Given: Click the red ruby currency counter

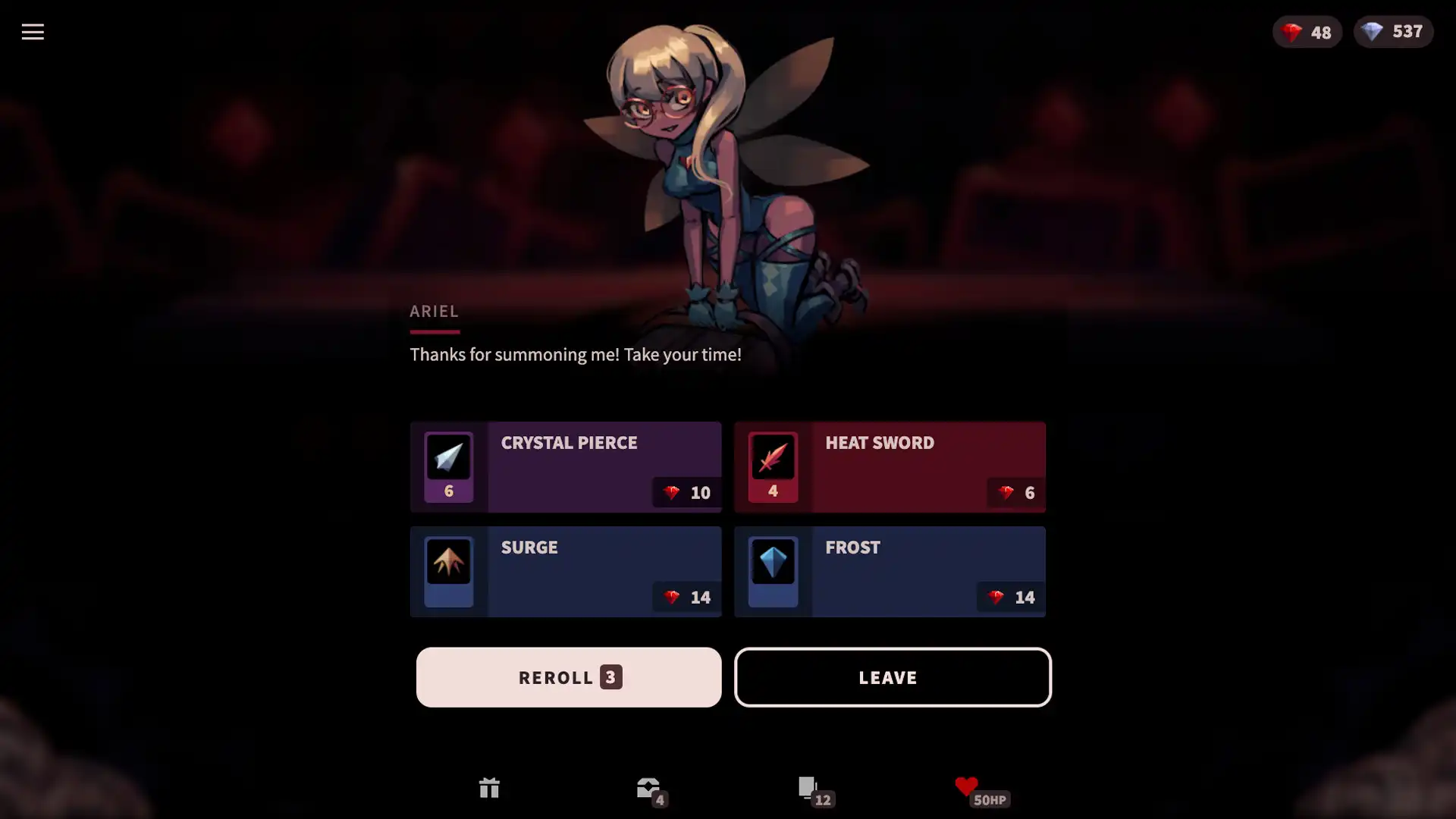Looking at the screenshot, I should (x=1306, y=32).
